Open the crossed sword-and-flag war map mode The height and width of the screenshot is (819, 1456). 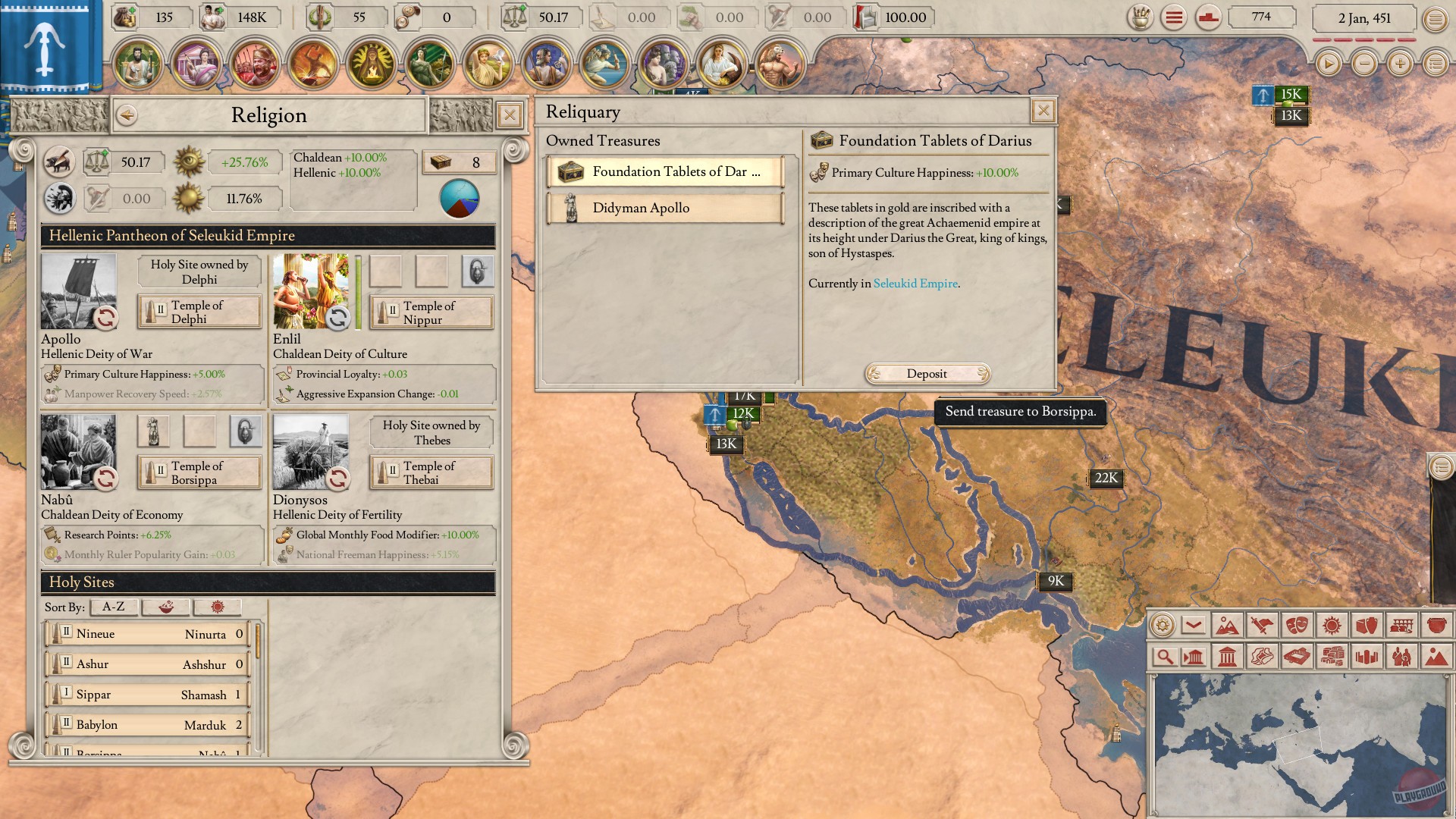(x=1262, y=626)
